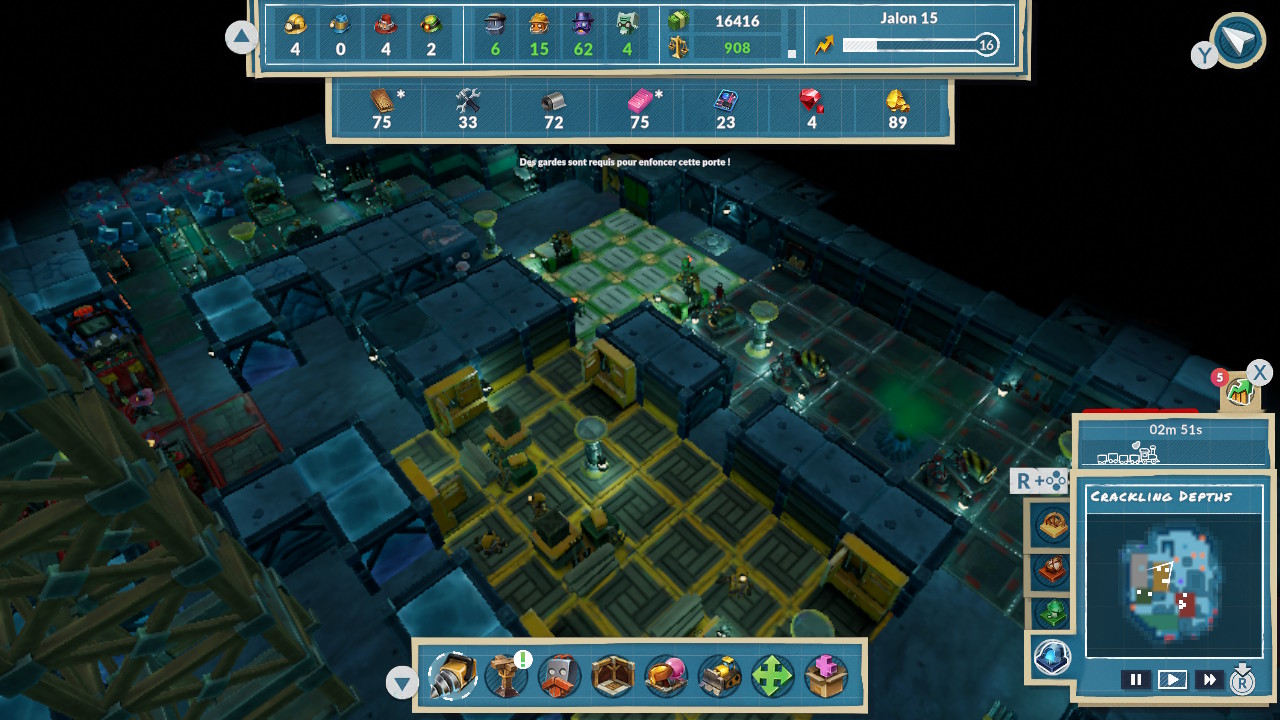Select the blue crystal overlay tab
This screenshot has width=1280, height=720.
(1052, 656)
